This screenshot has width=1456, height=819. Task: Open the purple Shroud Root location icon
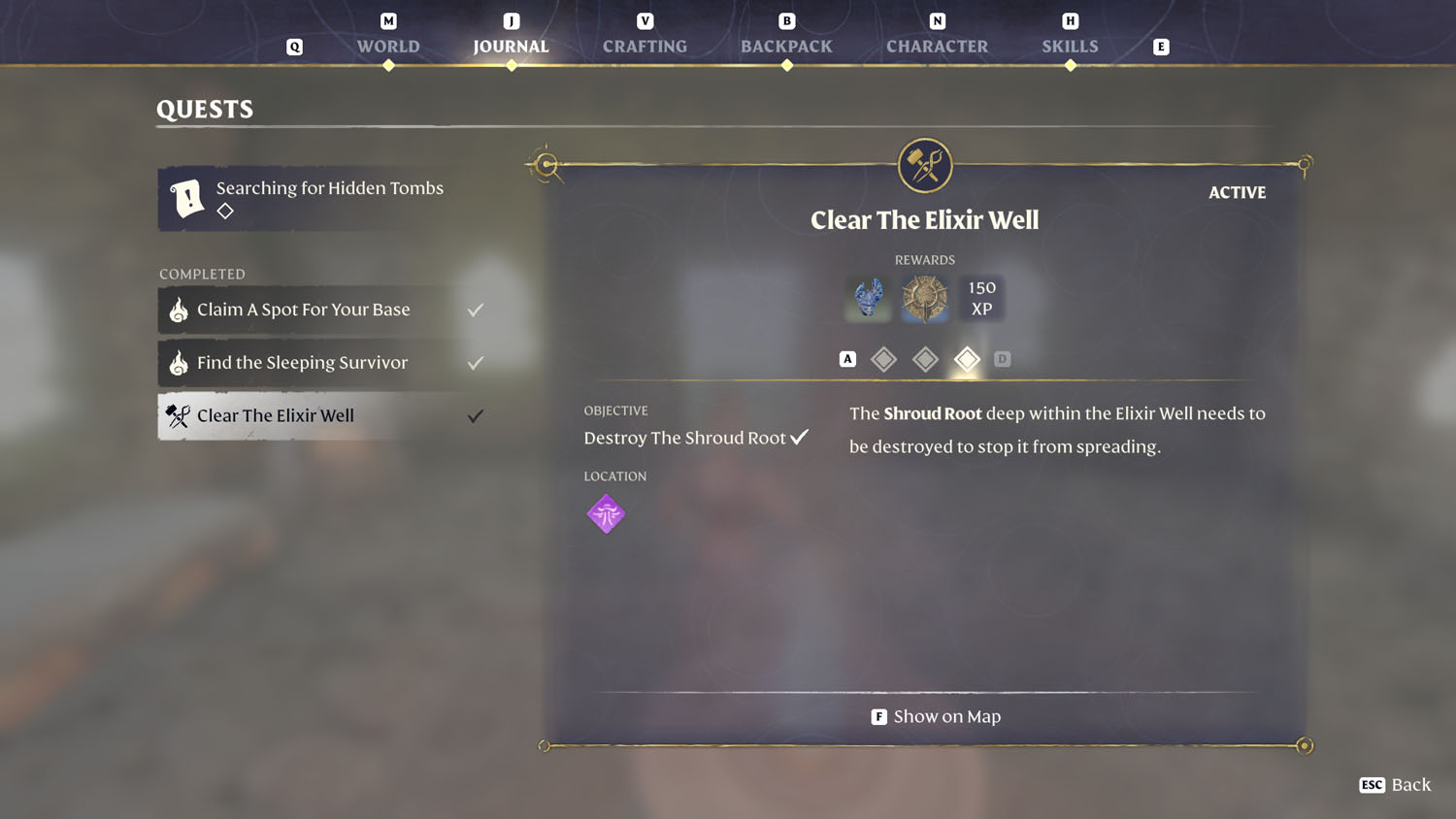click(x=606, y=513)
